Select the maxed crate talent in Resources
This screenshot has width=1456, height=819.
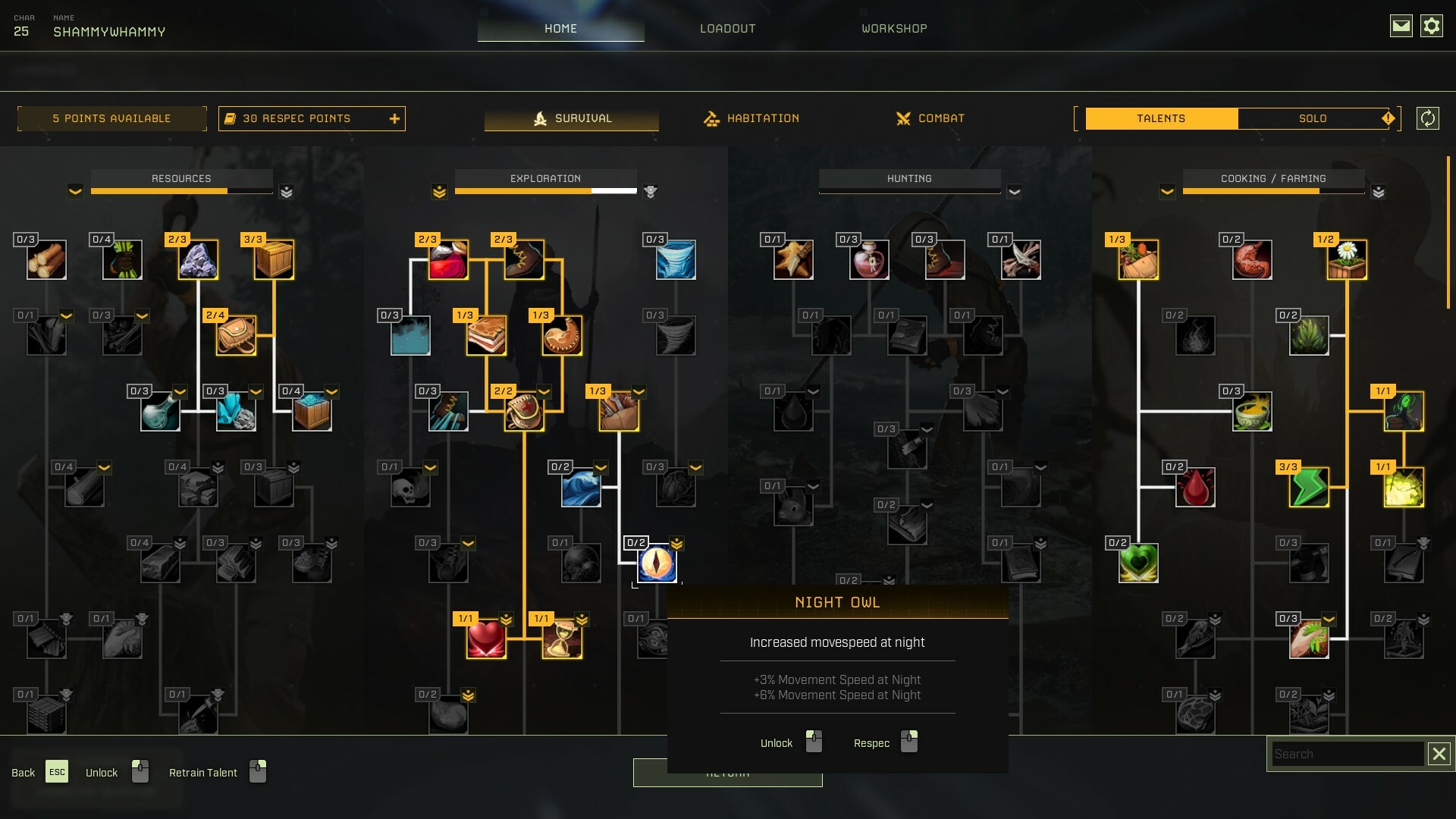tap(272, 259)
